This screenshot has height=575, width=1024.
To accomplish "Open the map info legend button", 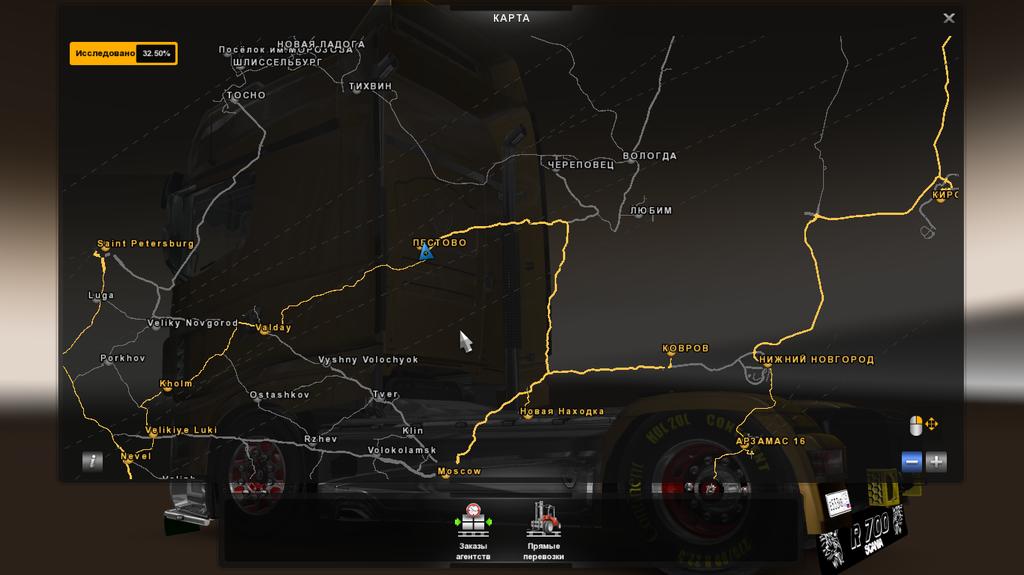I will pos(93,461).
